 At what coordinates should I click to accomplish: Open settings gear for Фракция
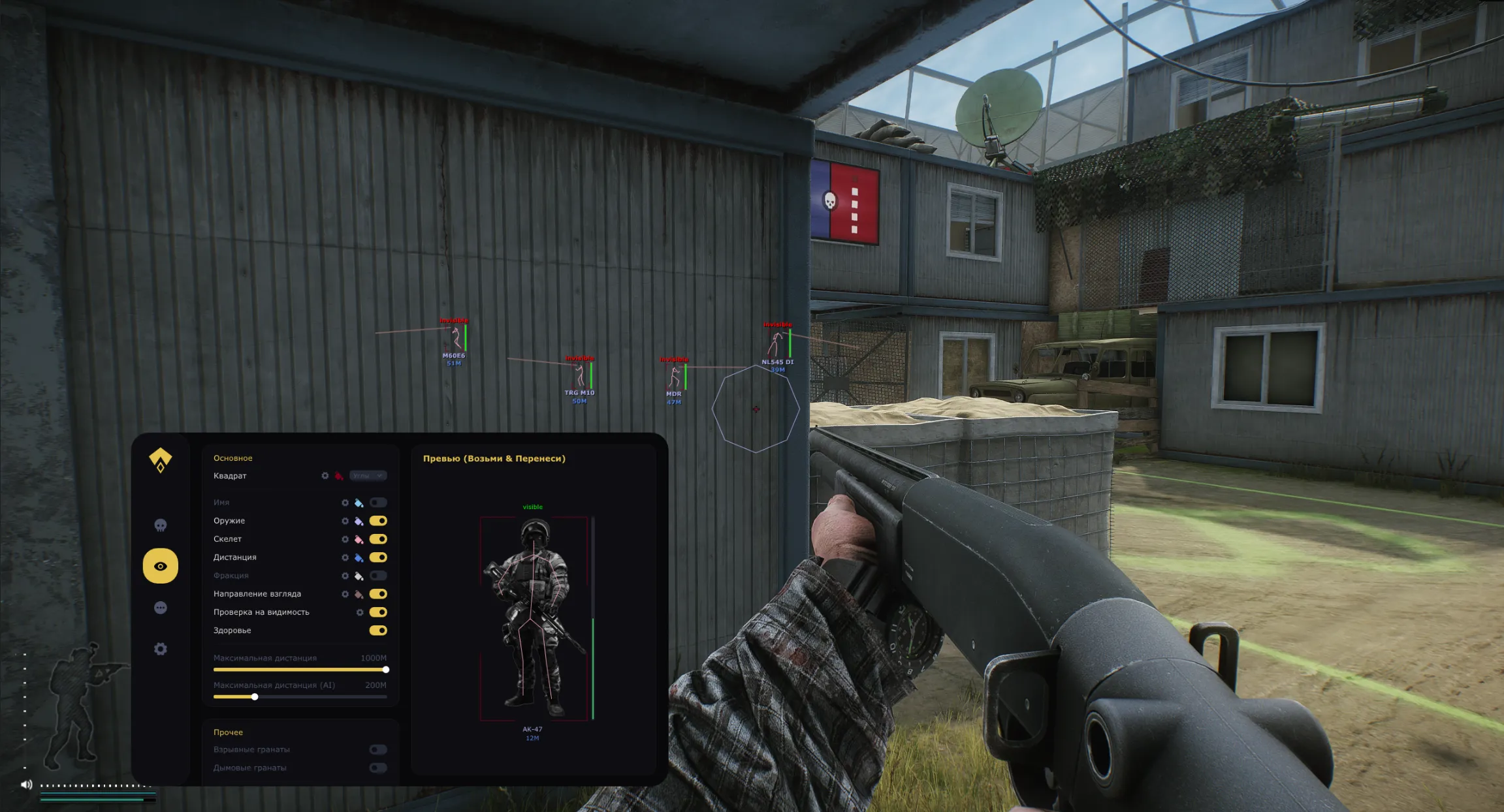(x=345, y=576)
